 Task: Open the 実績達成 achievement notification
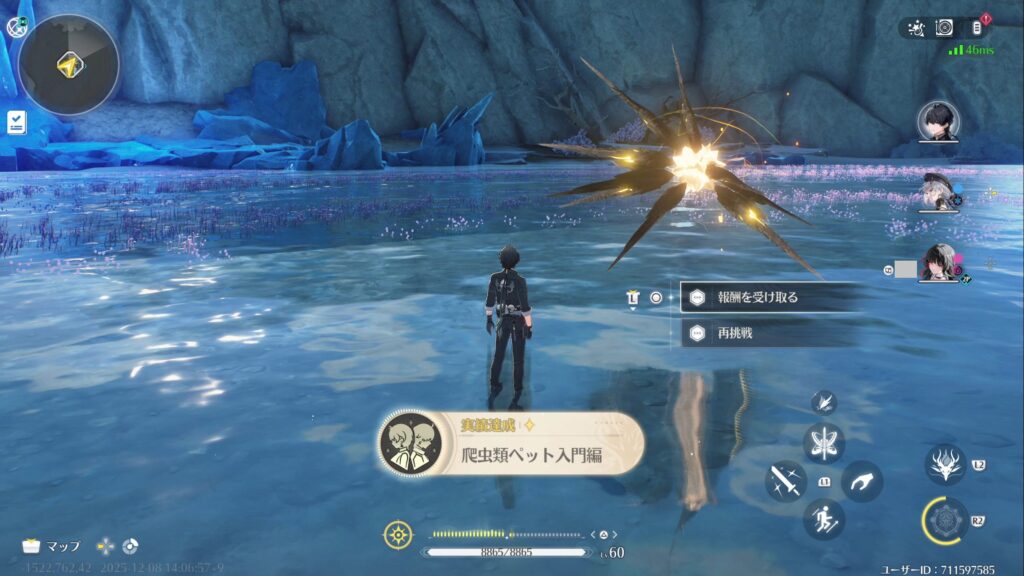point(510,443)
